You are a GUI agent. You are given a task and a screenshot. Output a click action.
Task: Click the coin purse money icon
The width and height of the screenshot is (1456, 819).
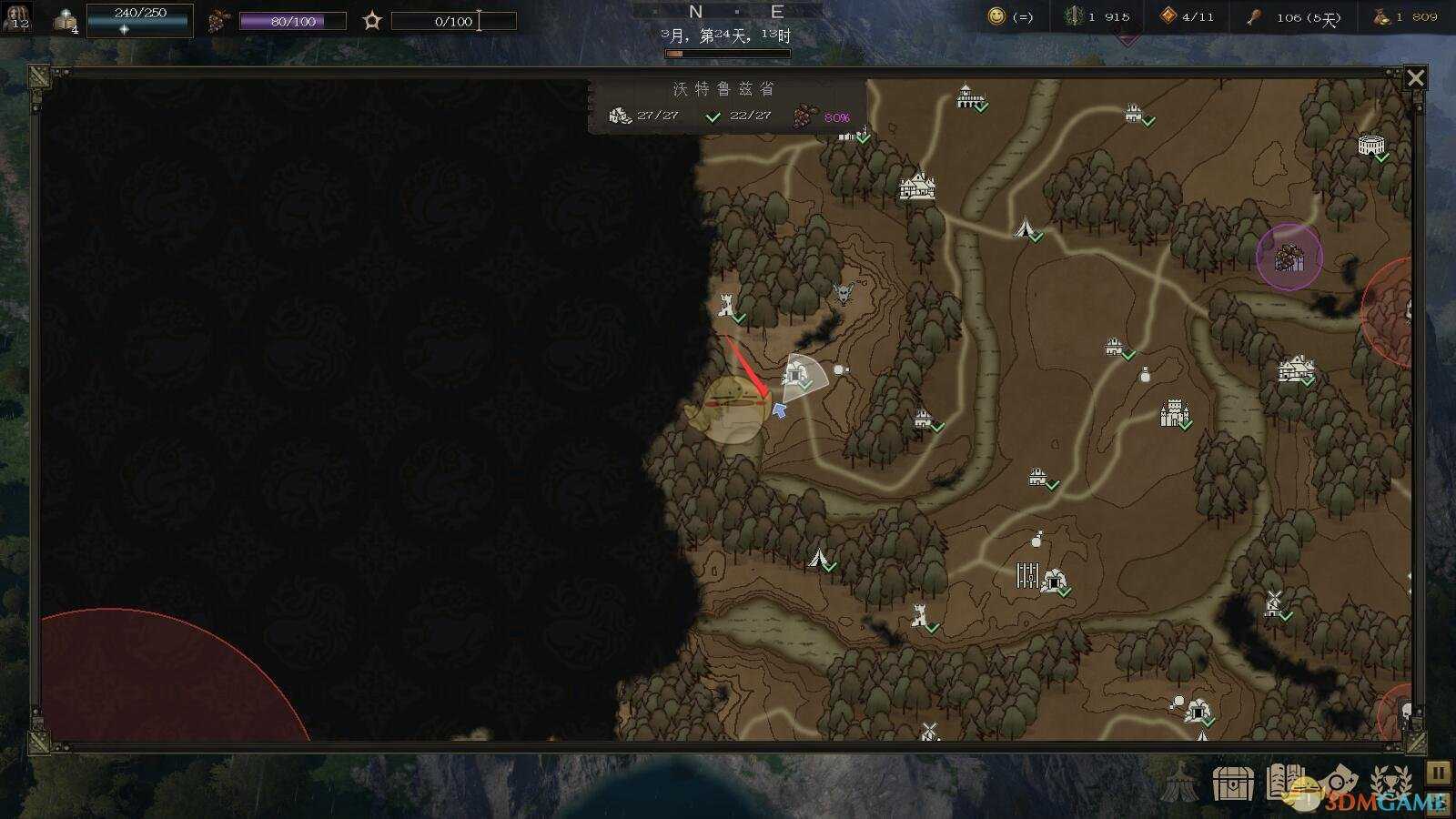pyautogui.click(x=1380, y=16)
